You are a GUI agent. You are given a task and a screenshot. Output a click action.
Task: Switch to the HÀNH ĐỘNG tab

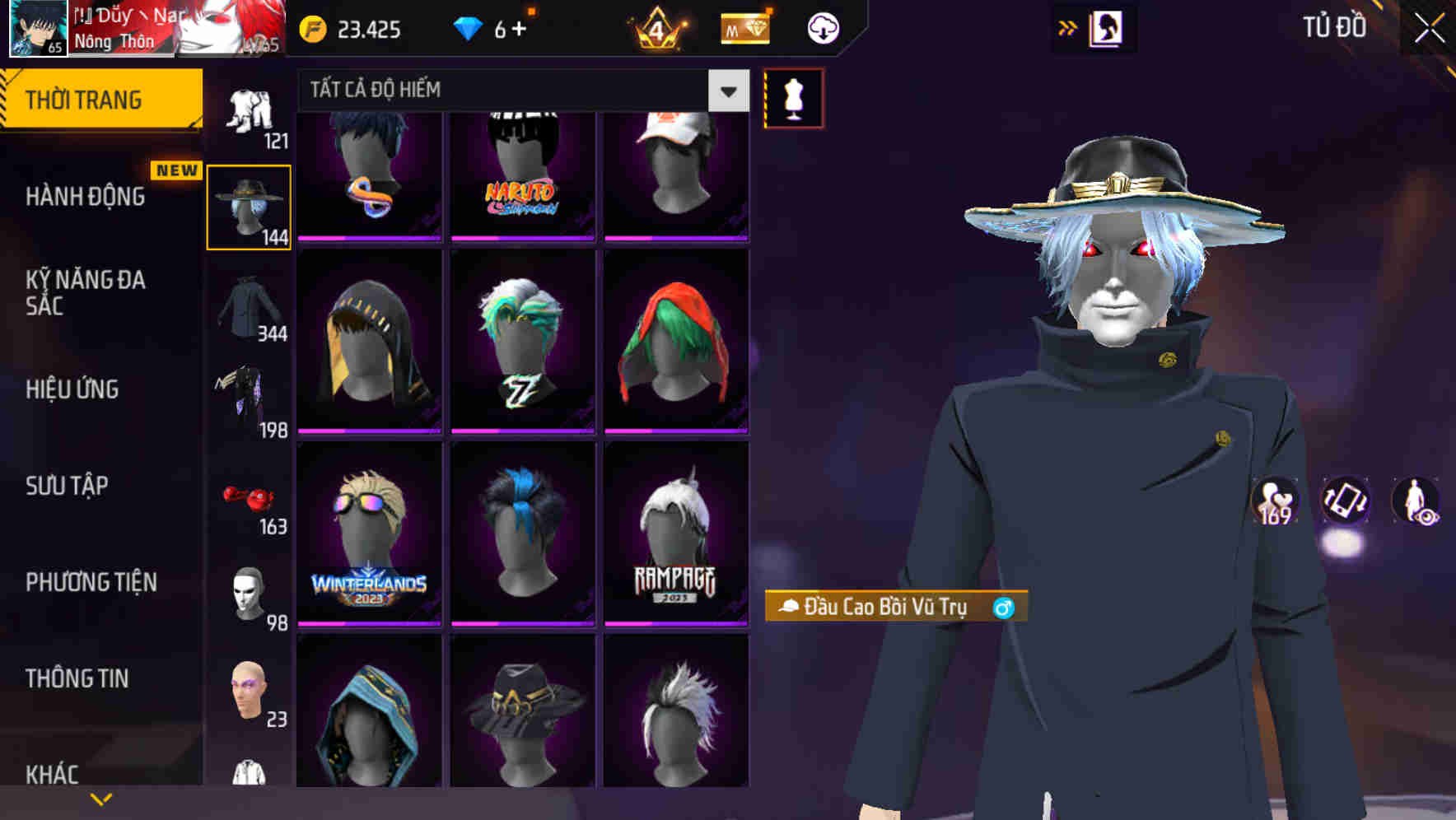click(x=84, y=196)
